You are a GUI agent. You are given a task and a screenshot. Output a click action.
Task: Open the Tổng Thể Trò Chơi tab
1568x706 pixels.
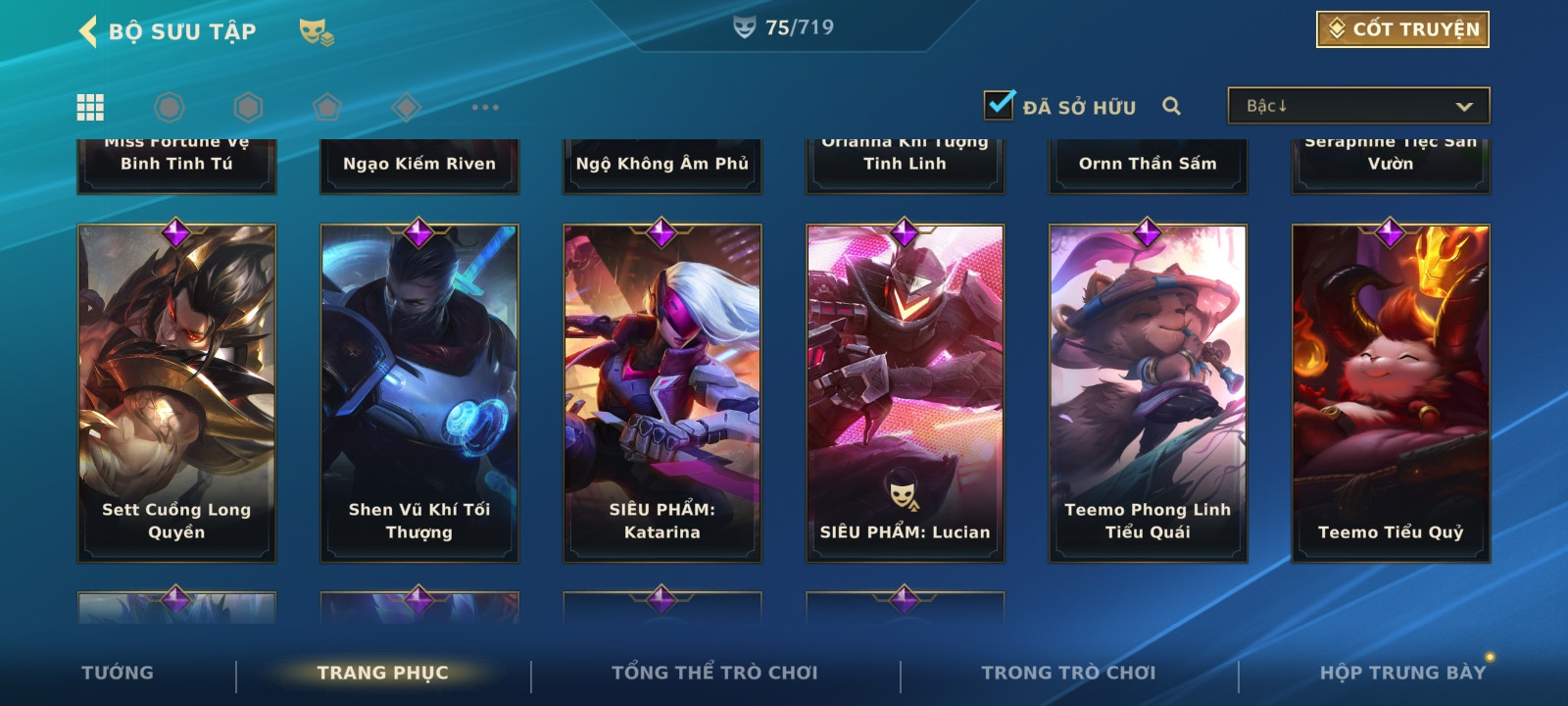pyautogui.click(x=714, y=673)
